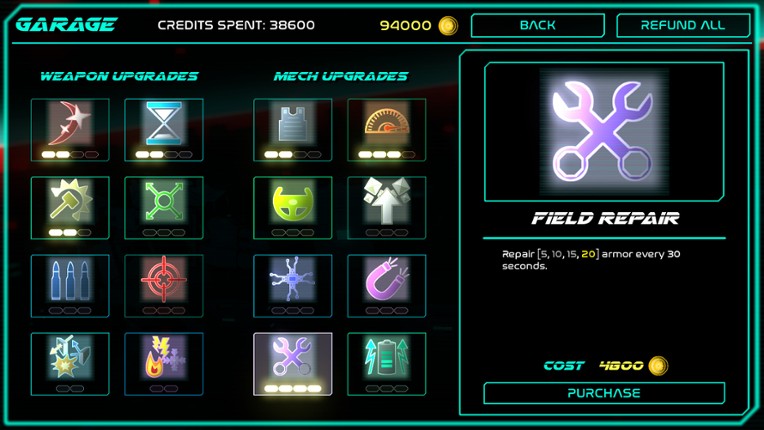Select the crossed wrenches Field Repair tile
The image size is (764, 430).
(292, 362)
